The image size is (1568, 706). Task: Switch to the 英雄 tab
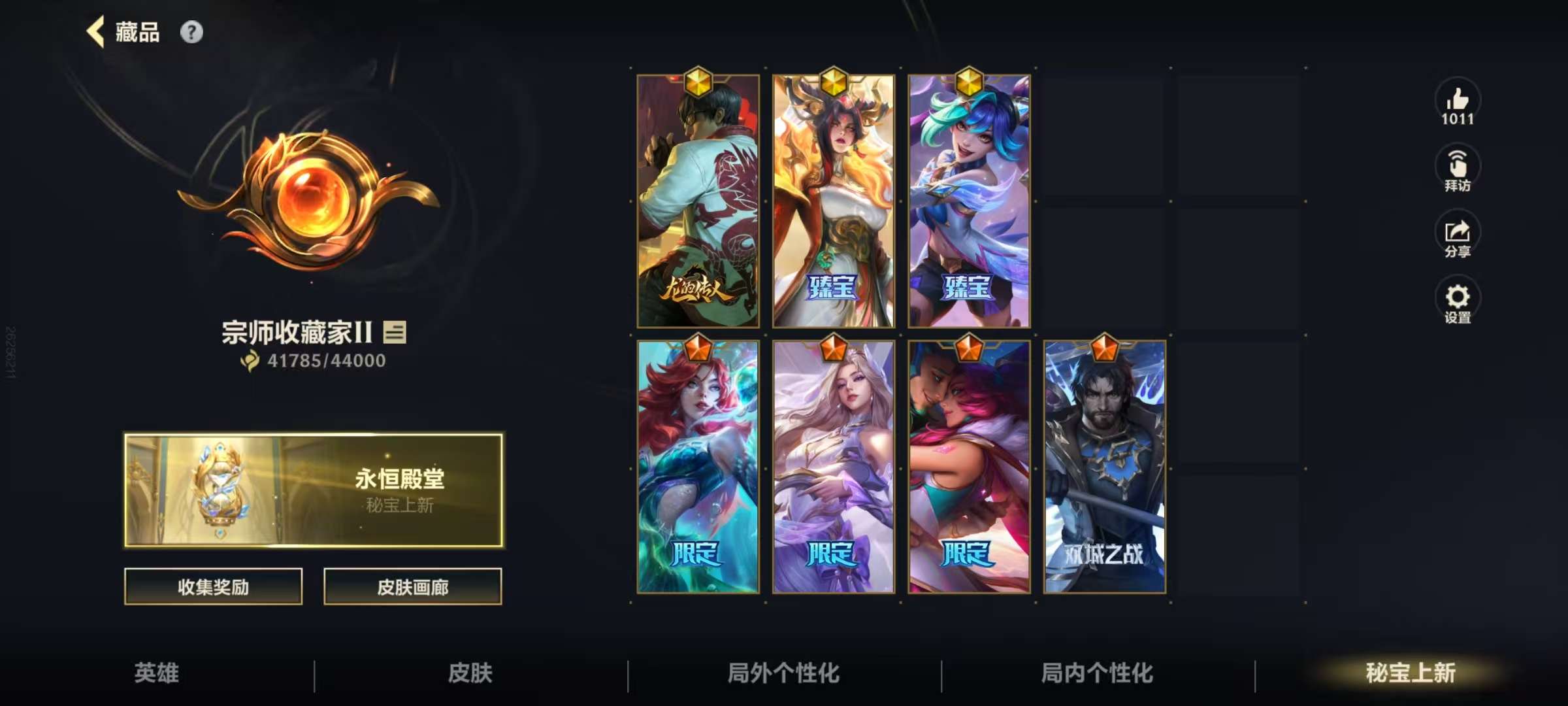click(x=155, y=675)
